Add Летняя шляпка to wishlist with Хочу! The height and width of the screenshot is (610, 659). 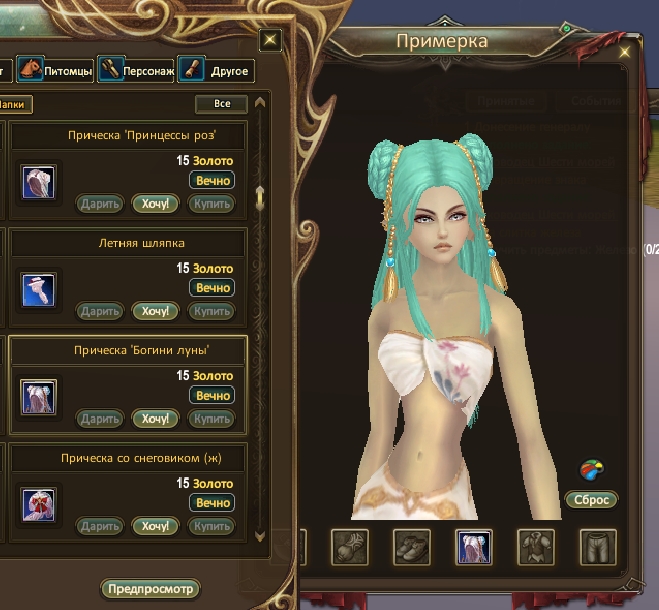tap(155, 311)
